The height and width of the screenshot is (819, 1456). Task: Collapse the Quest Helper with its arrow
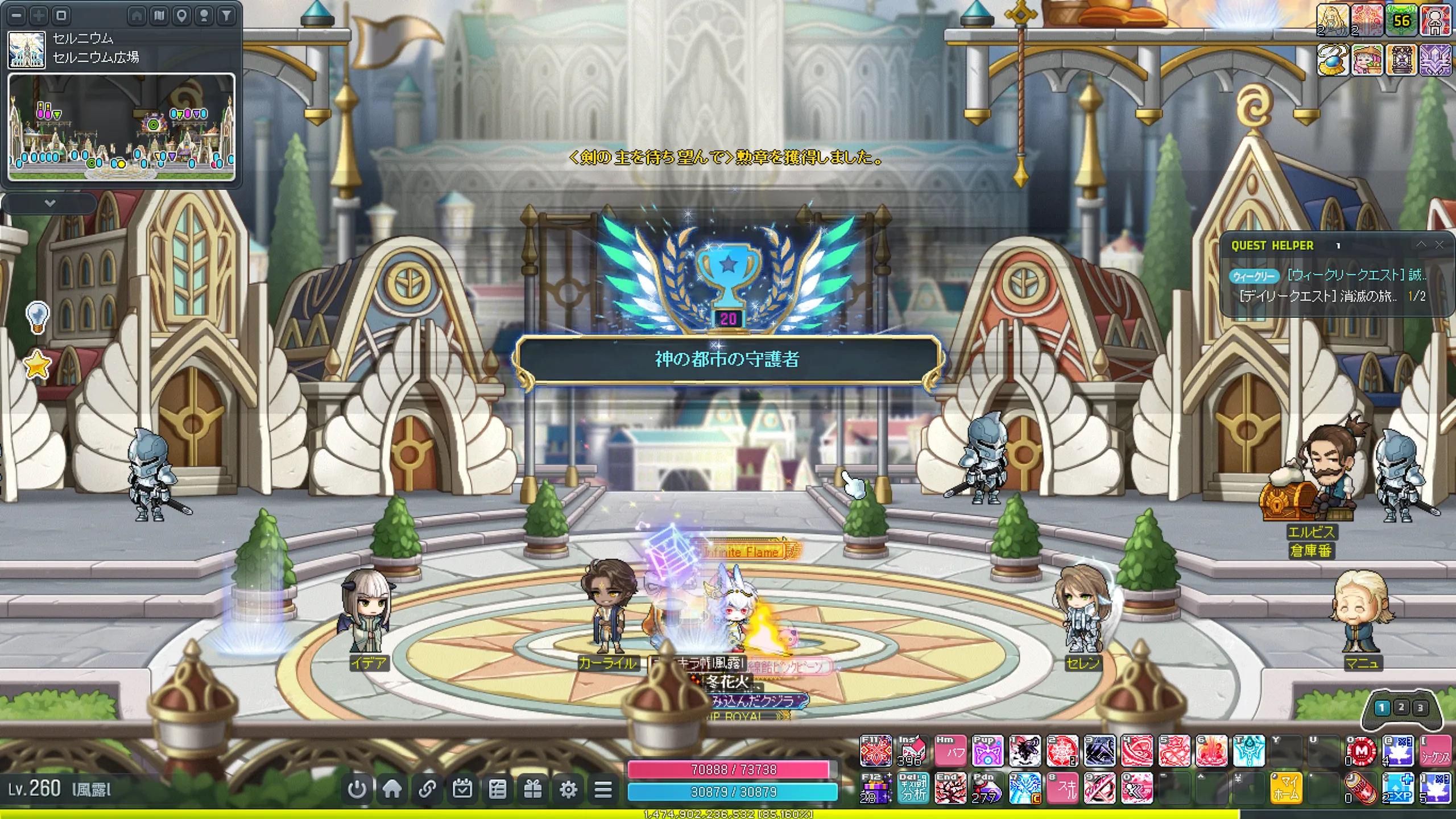tap(1421, 245)
